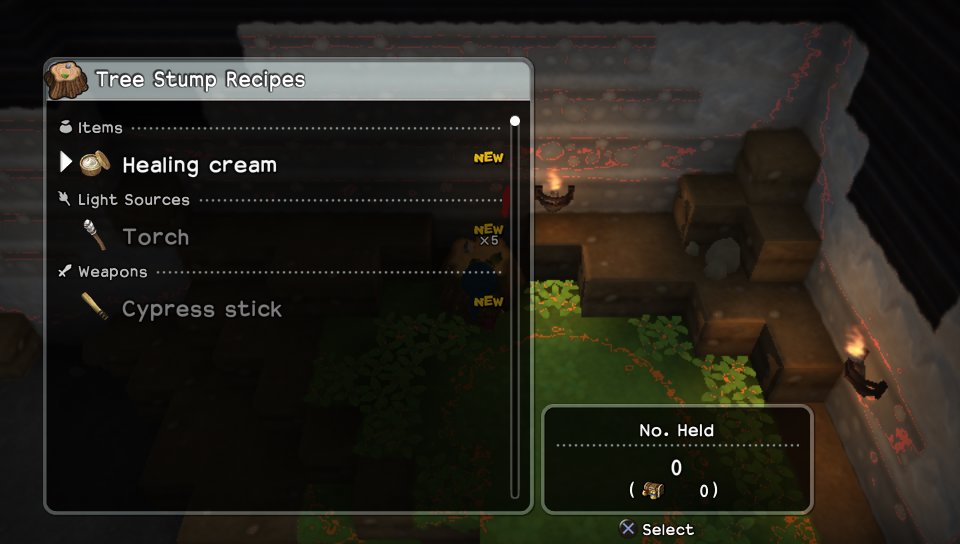960x544 pixels.
Task: Pick the Cypress stick recipe
Action: (x=201, y=309)
